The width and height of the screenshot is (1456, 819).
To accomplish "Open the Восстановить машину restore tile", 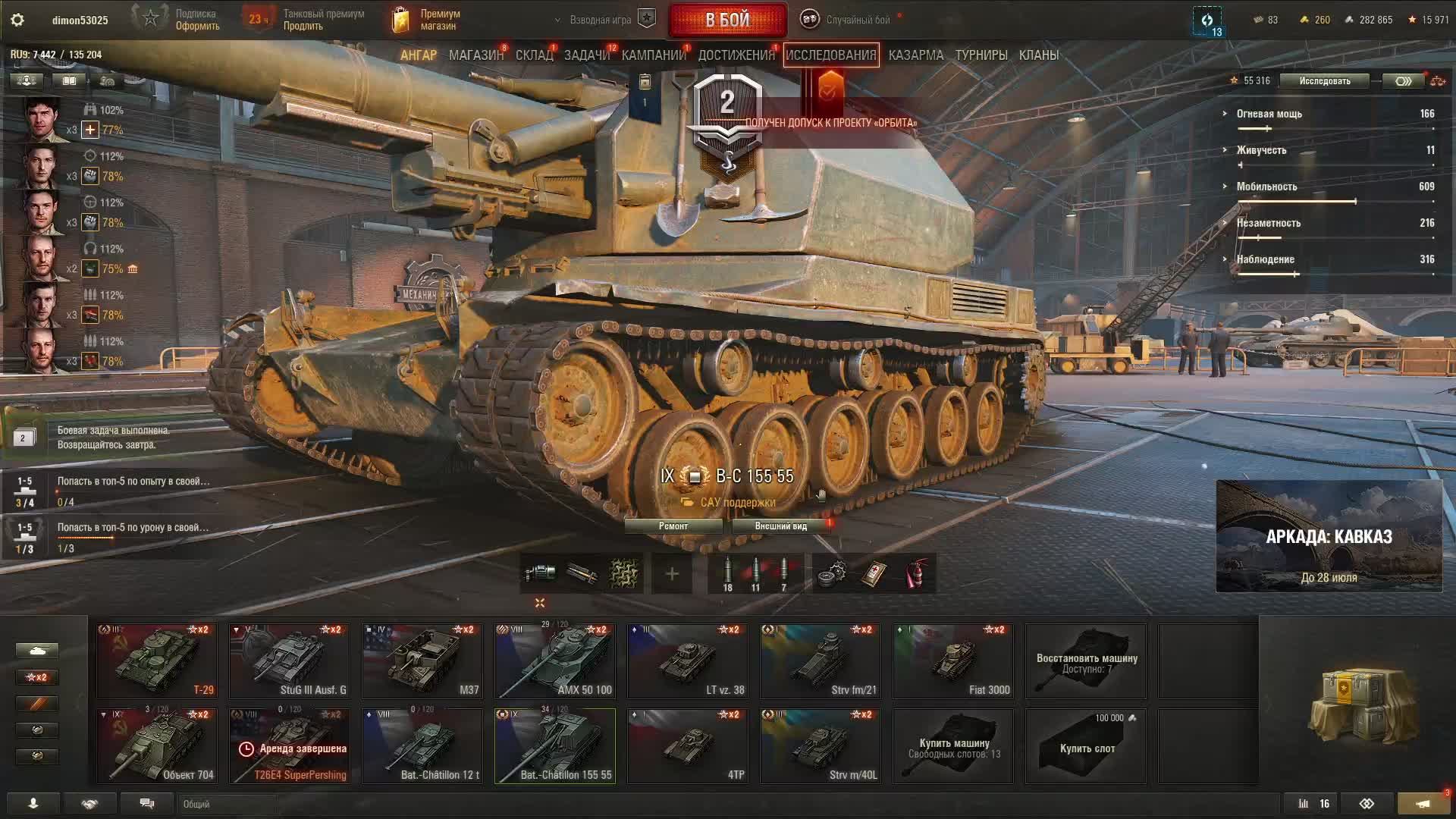I will point(1086,662).
